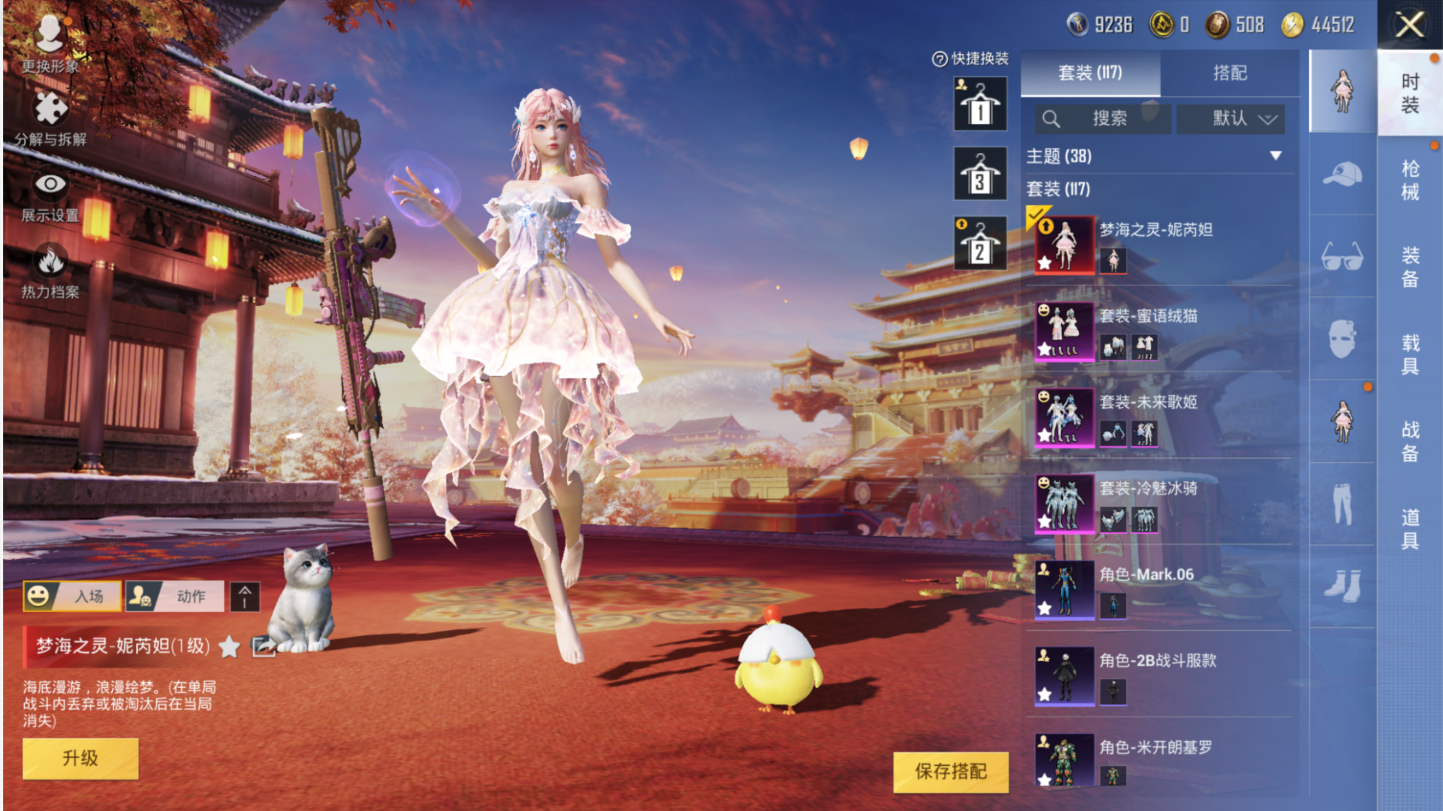
Task: Open the 枪械 firearms category
Action: pyautogui.click(x=1410, y=180)
